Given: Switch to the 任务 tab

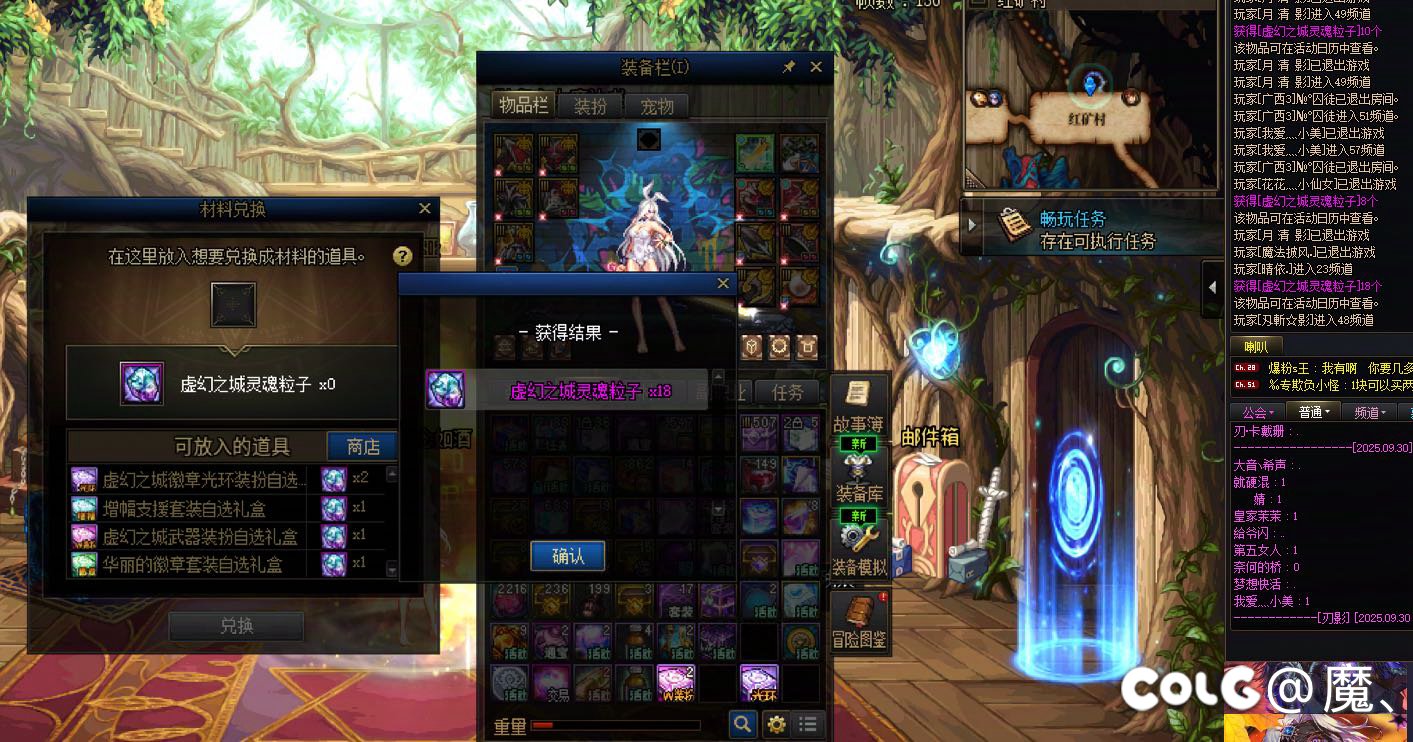Looking at the screenshot, I should tap(789, 393).
